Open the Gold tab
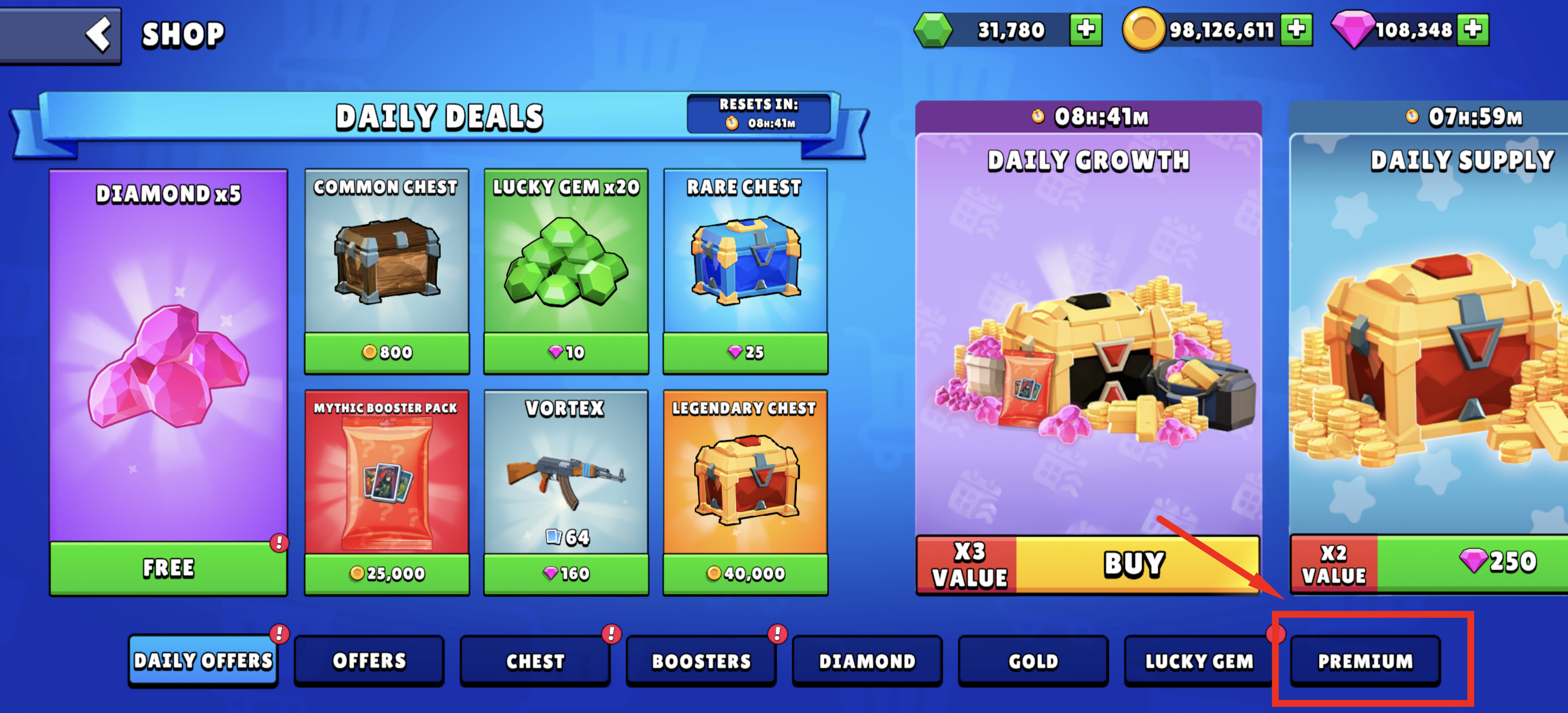 (1033, 661)
